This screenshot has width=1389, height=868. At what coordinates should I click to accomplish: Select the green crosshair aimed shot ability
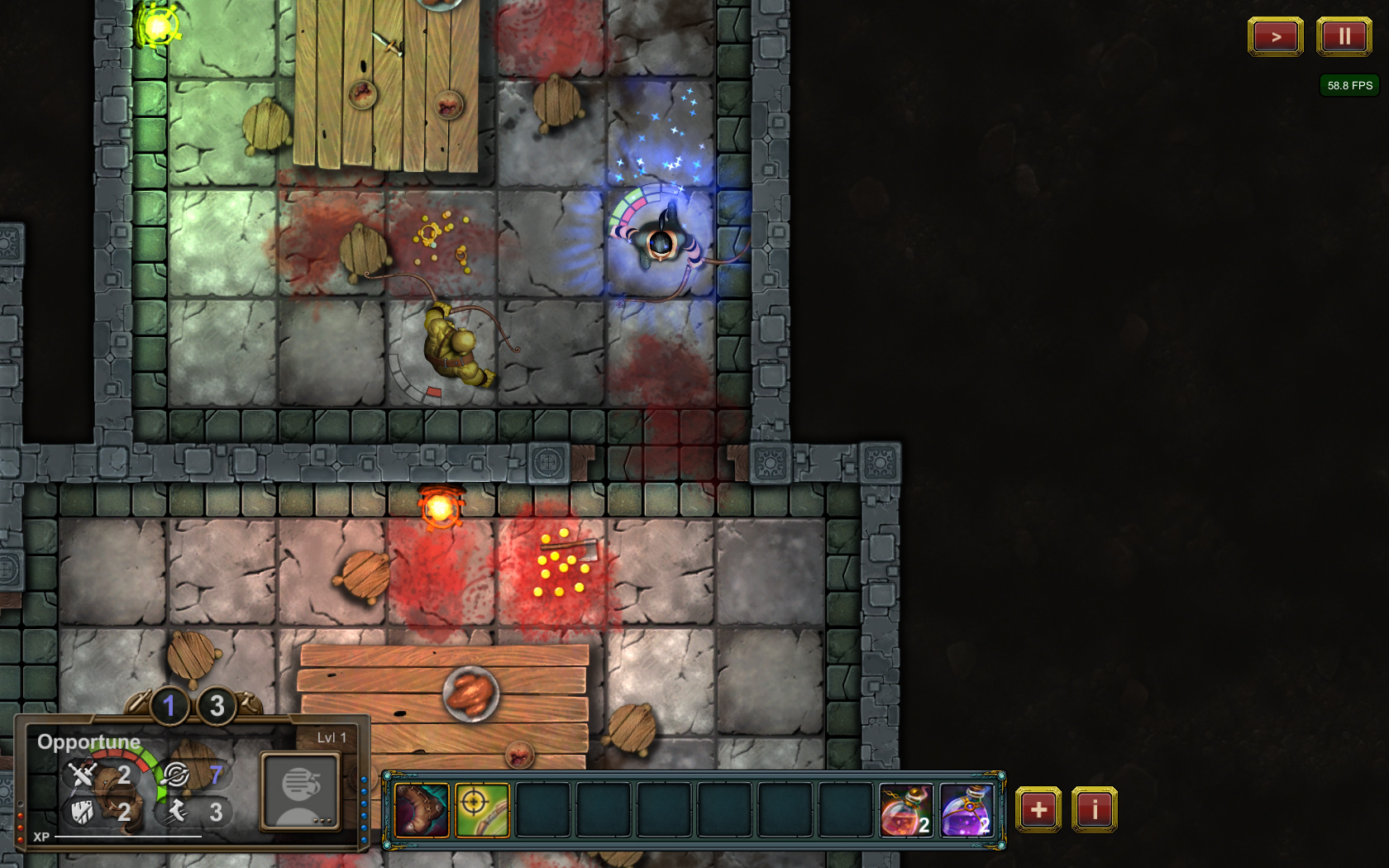(482, 810)
